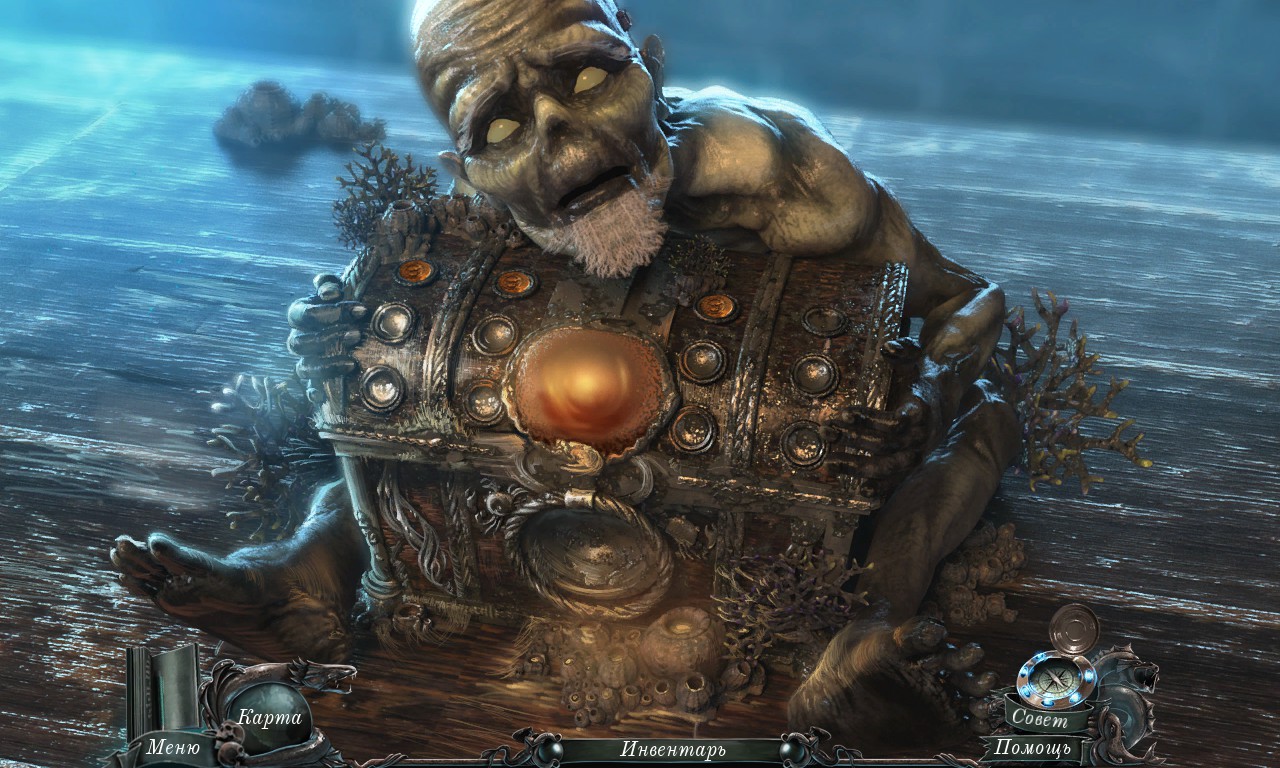1280x768 pixels.
Task: Open the Карта map orb
Action: [268, 716]
